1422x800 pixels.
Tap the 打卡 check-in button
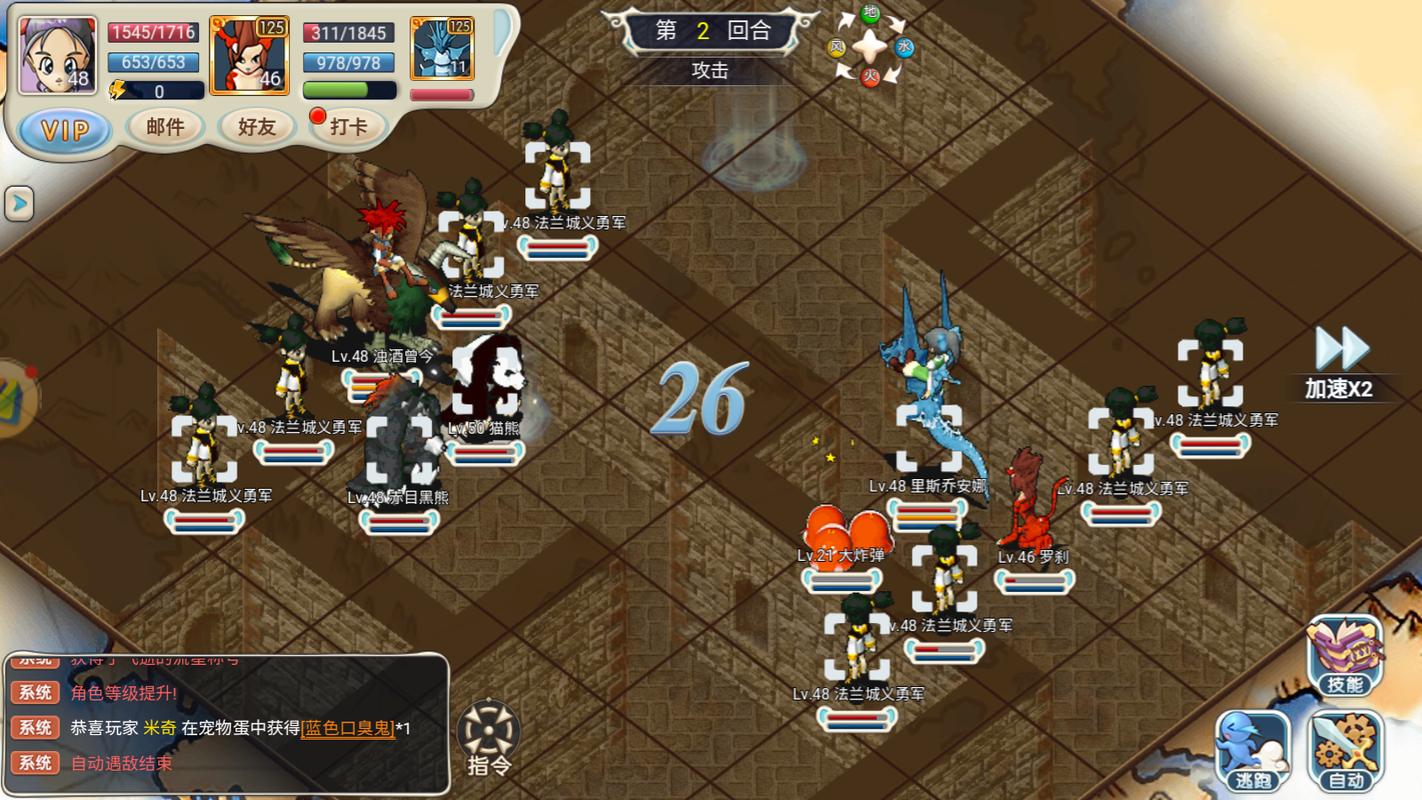(347, 127)
